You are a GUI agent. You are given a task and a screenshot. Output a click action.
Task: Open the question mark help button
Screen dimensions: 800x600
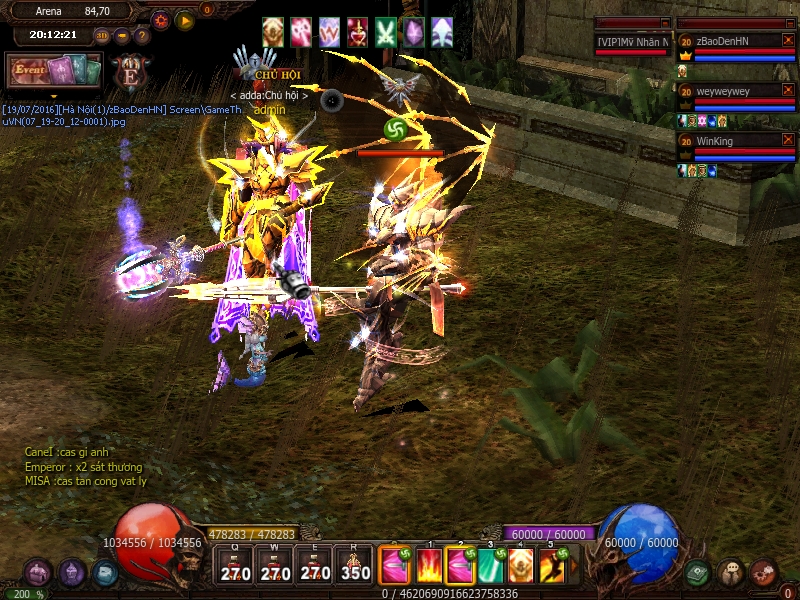pos(142,36)
